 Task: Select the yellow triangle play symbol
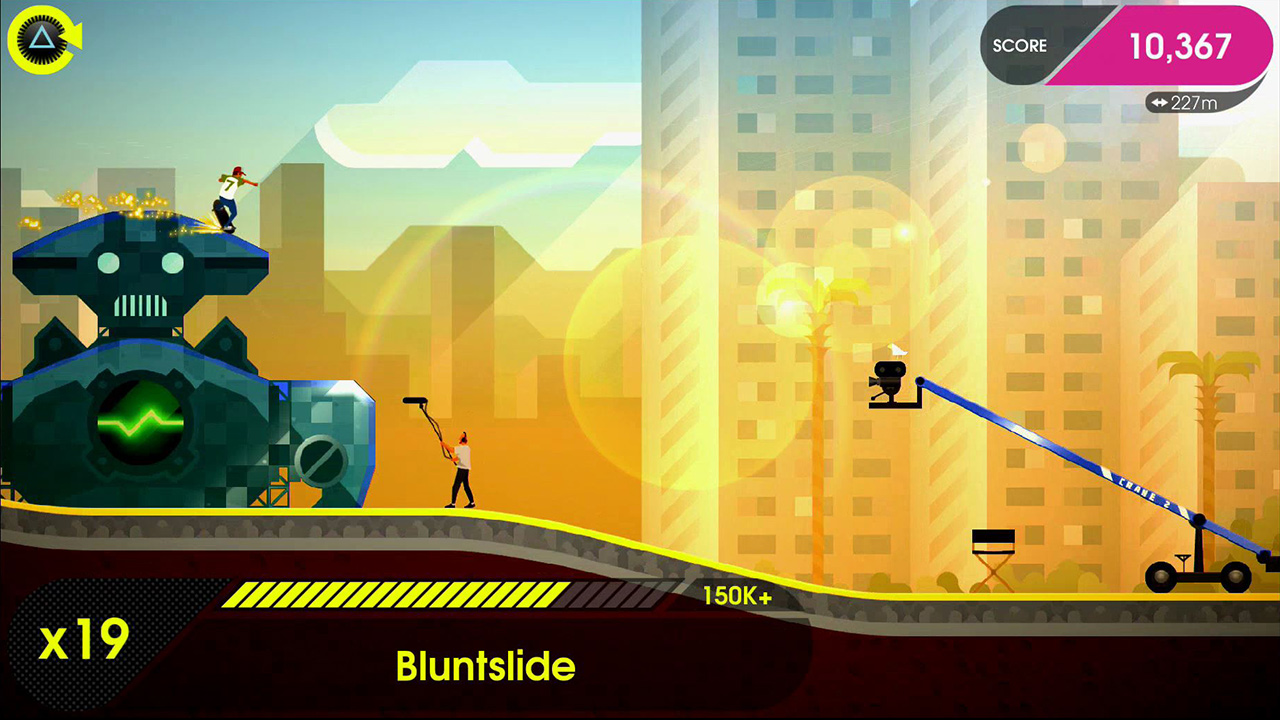[44, 41]
